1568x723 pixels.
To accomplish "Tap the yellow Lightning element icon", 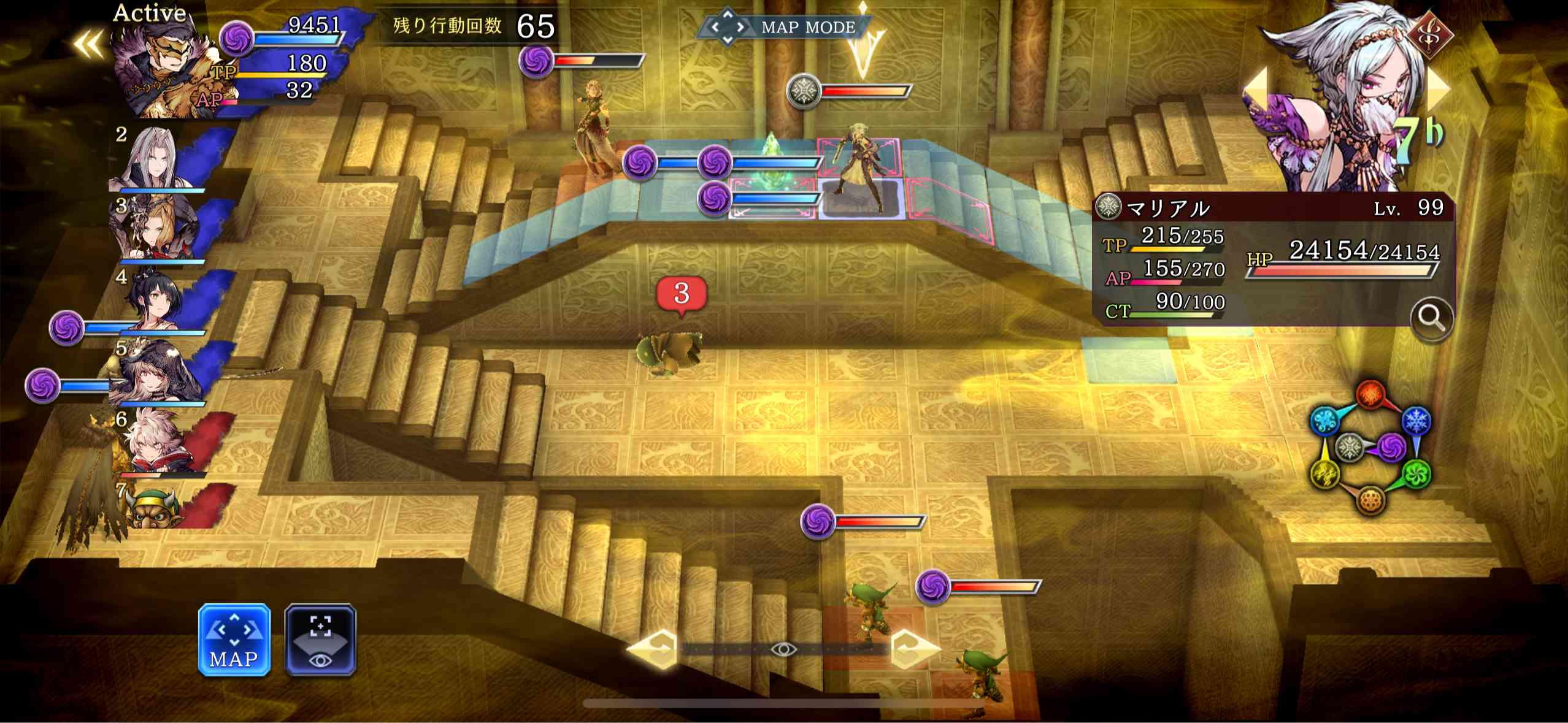I will [1325, 474].
